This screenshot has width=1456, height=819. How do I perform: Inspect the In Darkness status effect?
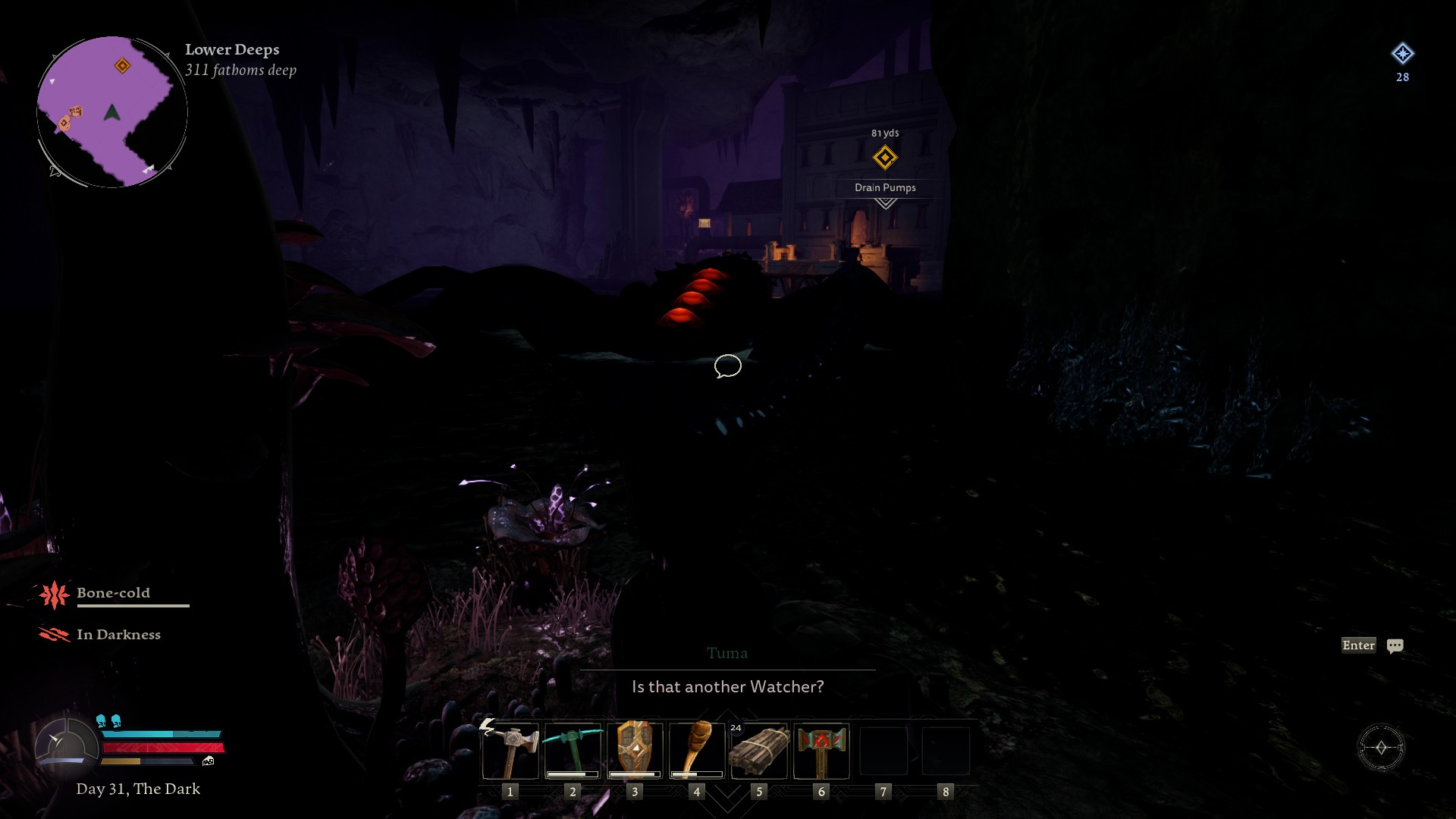(55, 635)
